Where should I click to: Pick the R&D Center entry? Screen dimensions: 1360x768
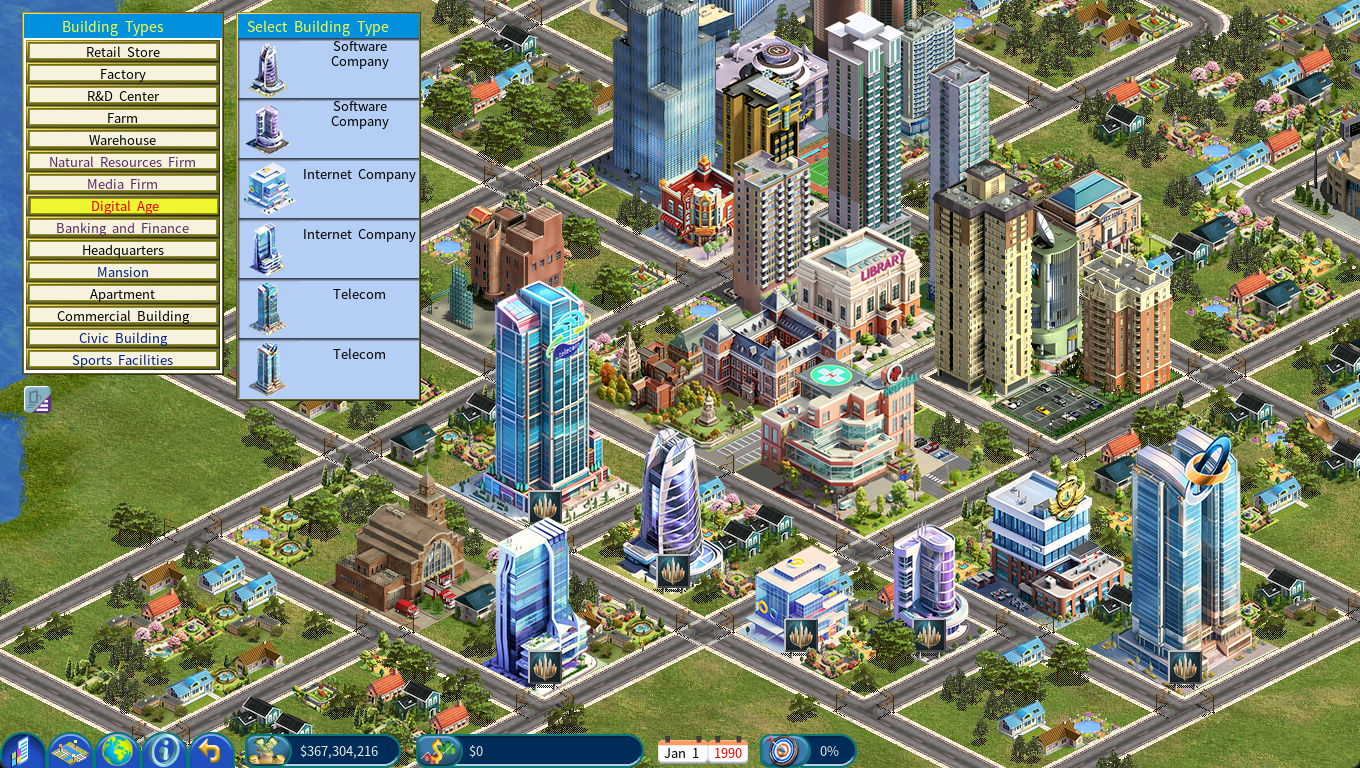[123, 96]
